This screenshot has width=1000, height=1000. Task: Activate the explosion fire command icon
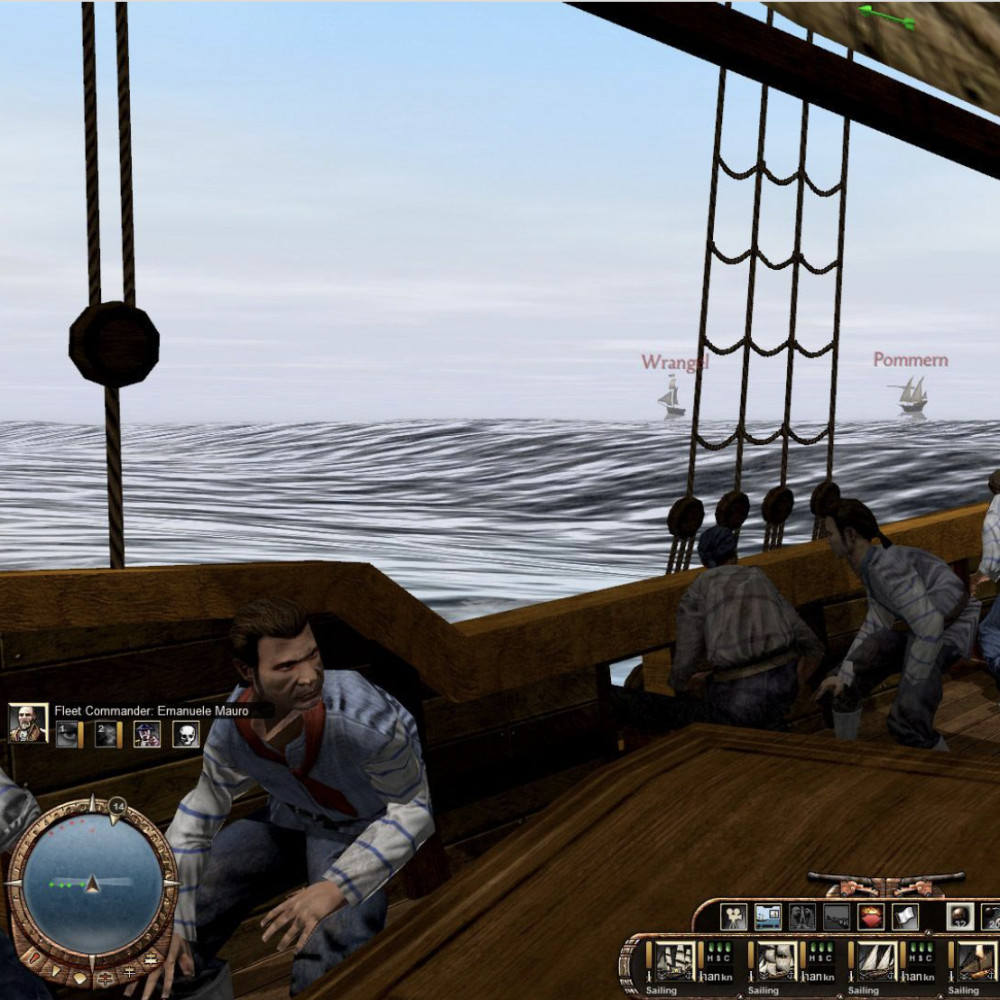(x=870, y=916)
